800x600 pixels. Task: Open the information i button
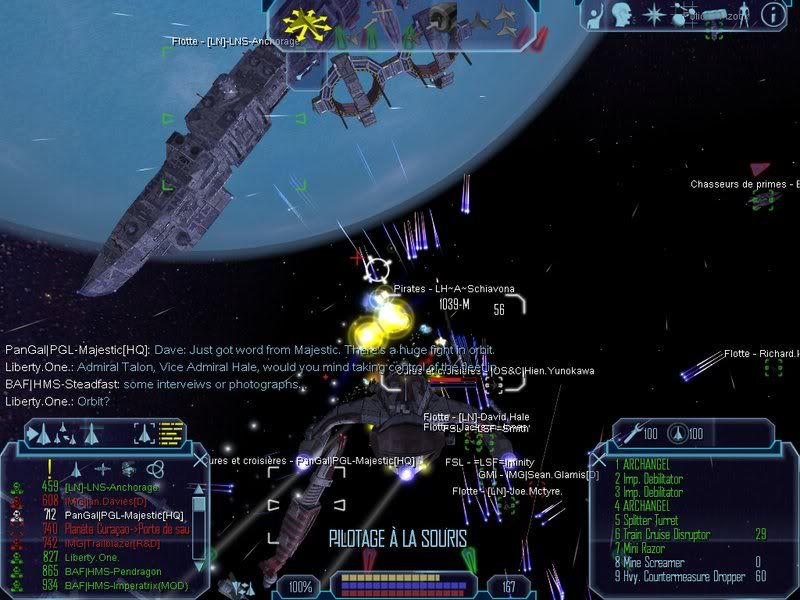click(x=772, y=13)
